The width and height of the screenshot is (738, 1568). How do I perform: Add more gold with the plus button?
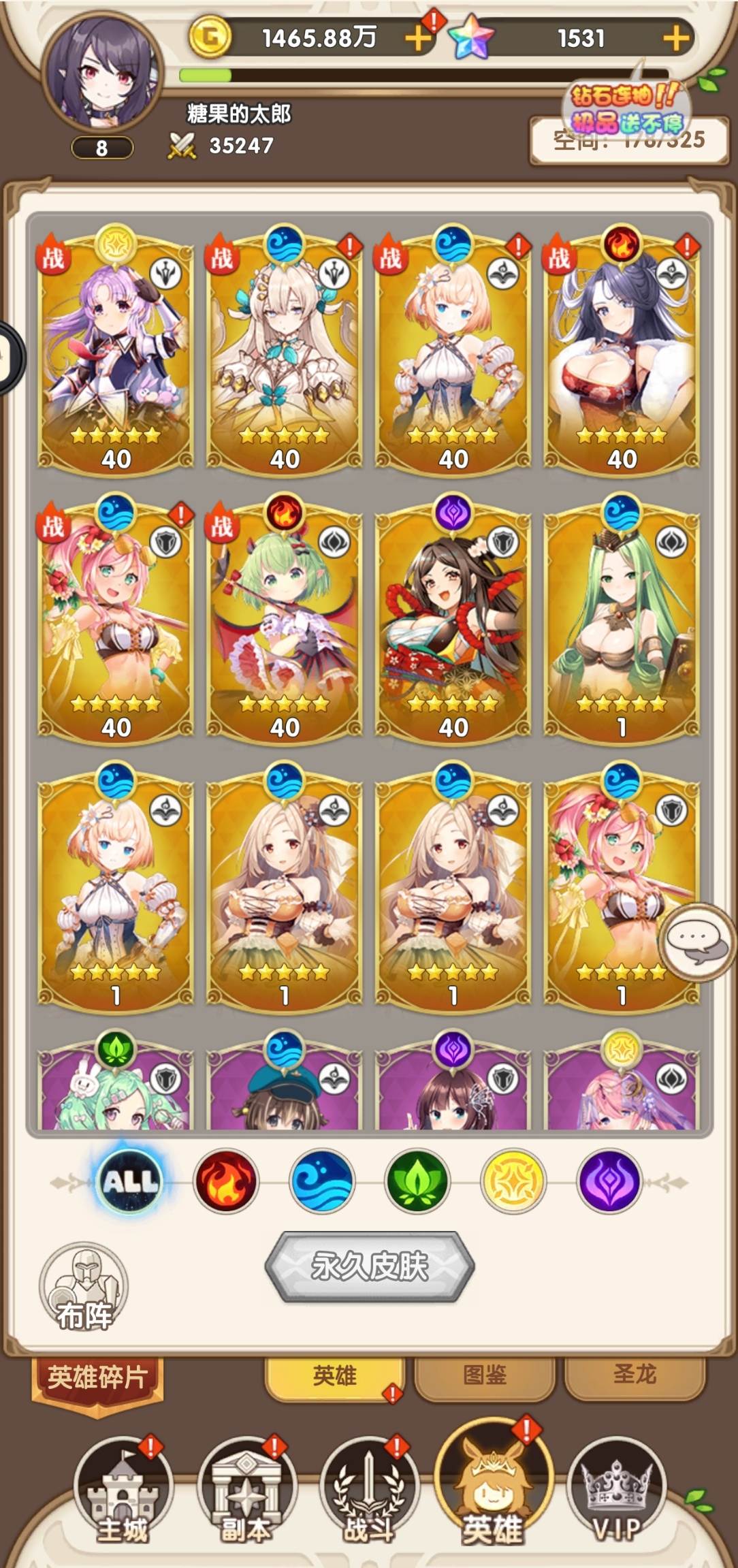click(417, 38)
